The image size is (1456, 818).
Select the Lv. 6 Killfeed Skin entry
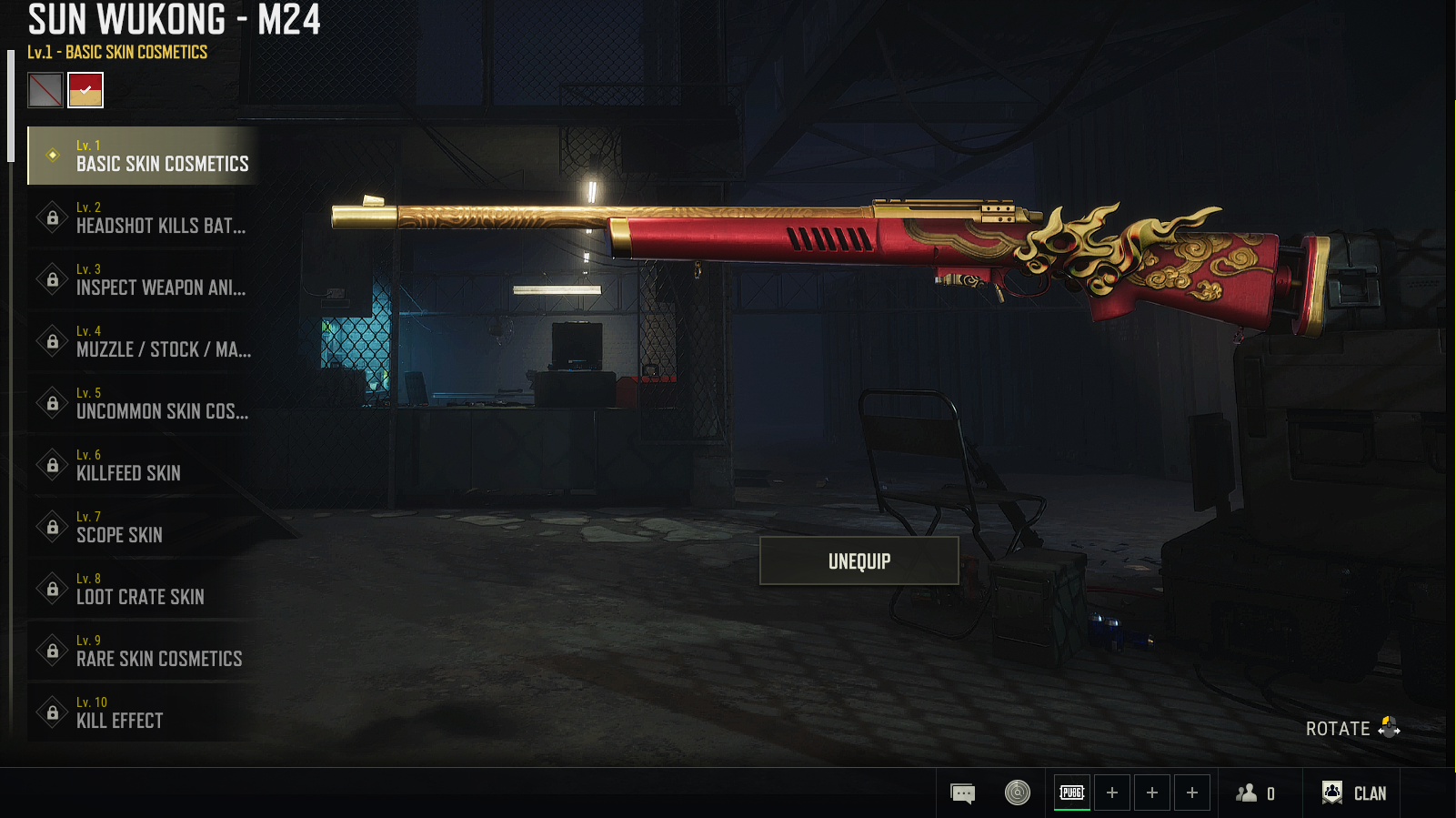[144, 465]
